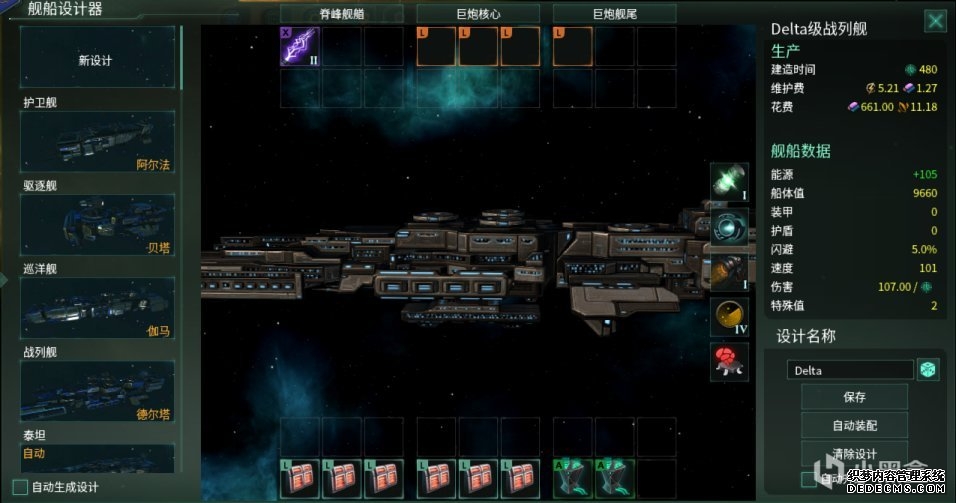Select the purple lightning X weapon slot

299,46
